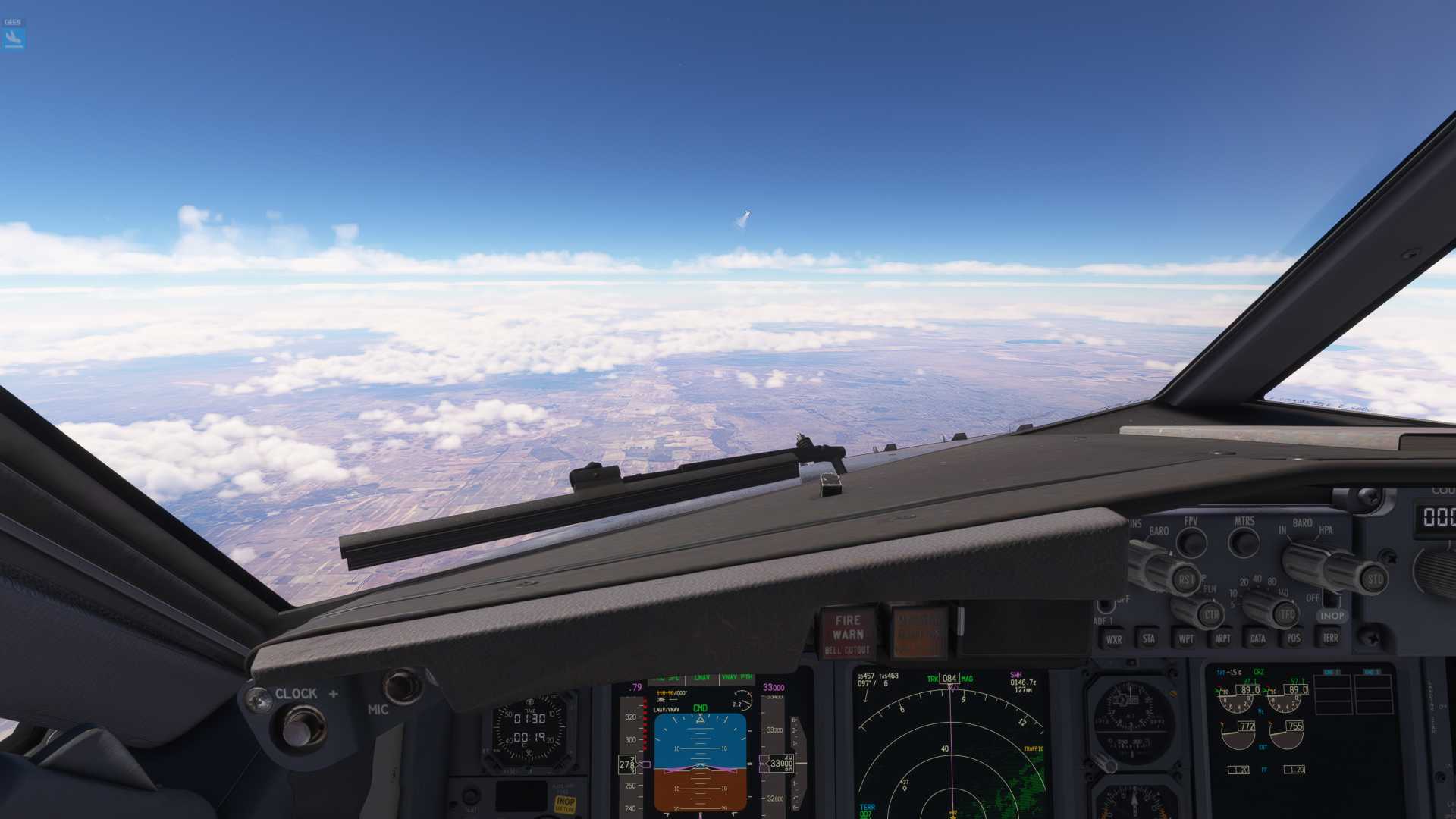Click the MIC push-to-talk button
The width and height of the screenshot is (1456, 819).
click(x=402, y=686)
